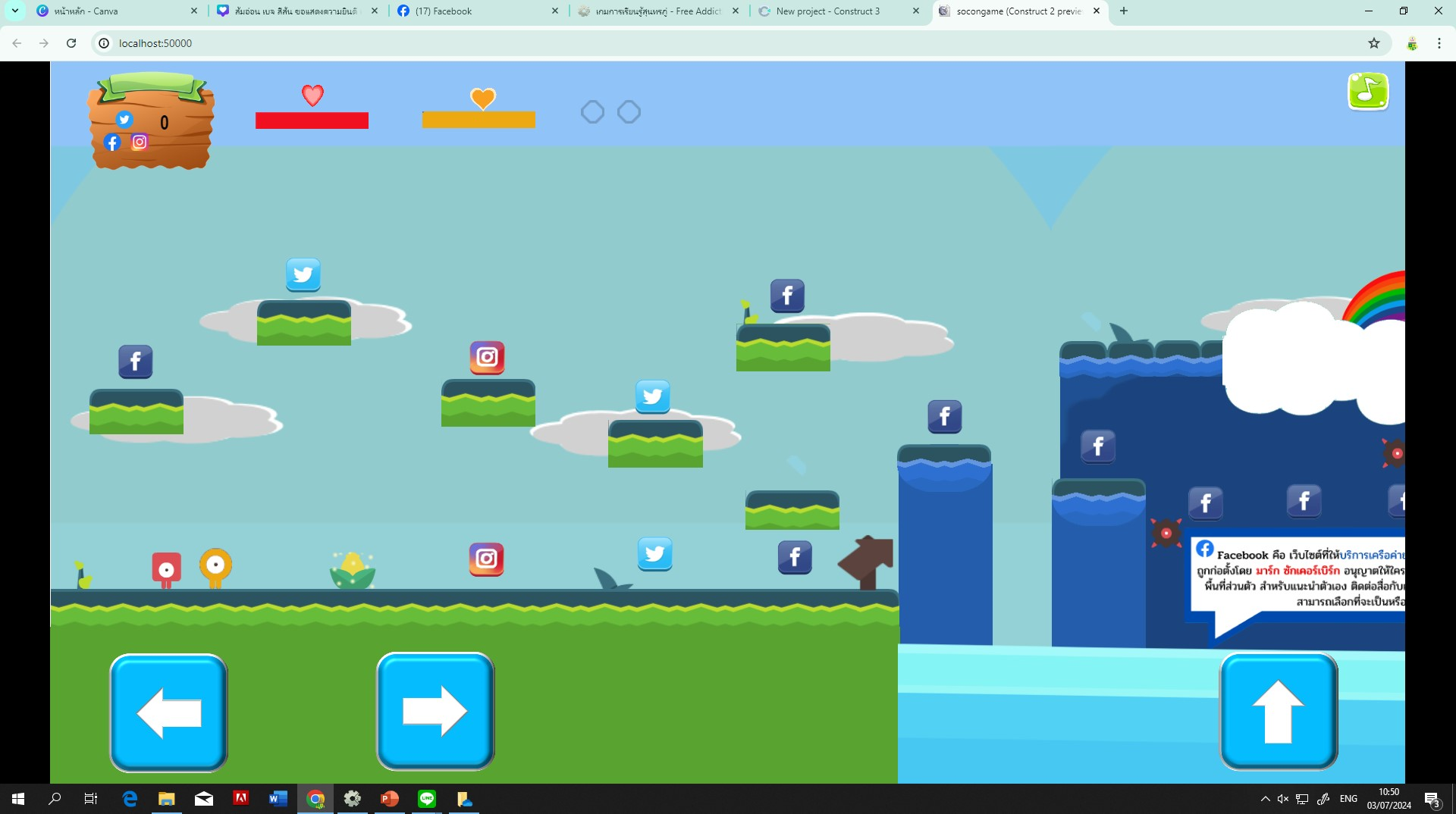
Task: Collect the Twitter icon on the cloud platform
Action: coord(303,274)
